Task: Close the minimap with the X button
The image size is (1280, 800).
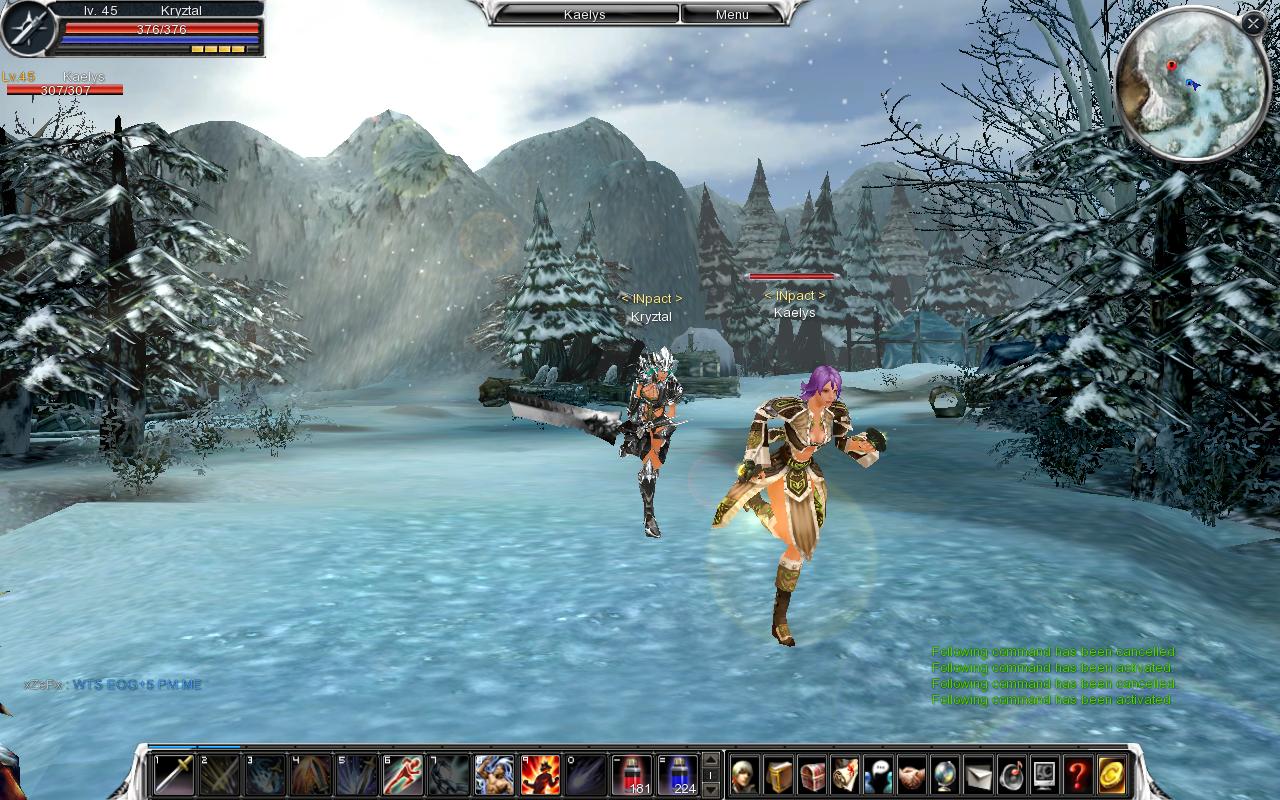Action: 1252,22
